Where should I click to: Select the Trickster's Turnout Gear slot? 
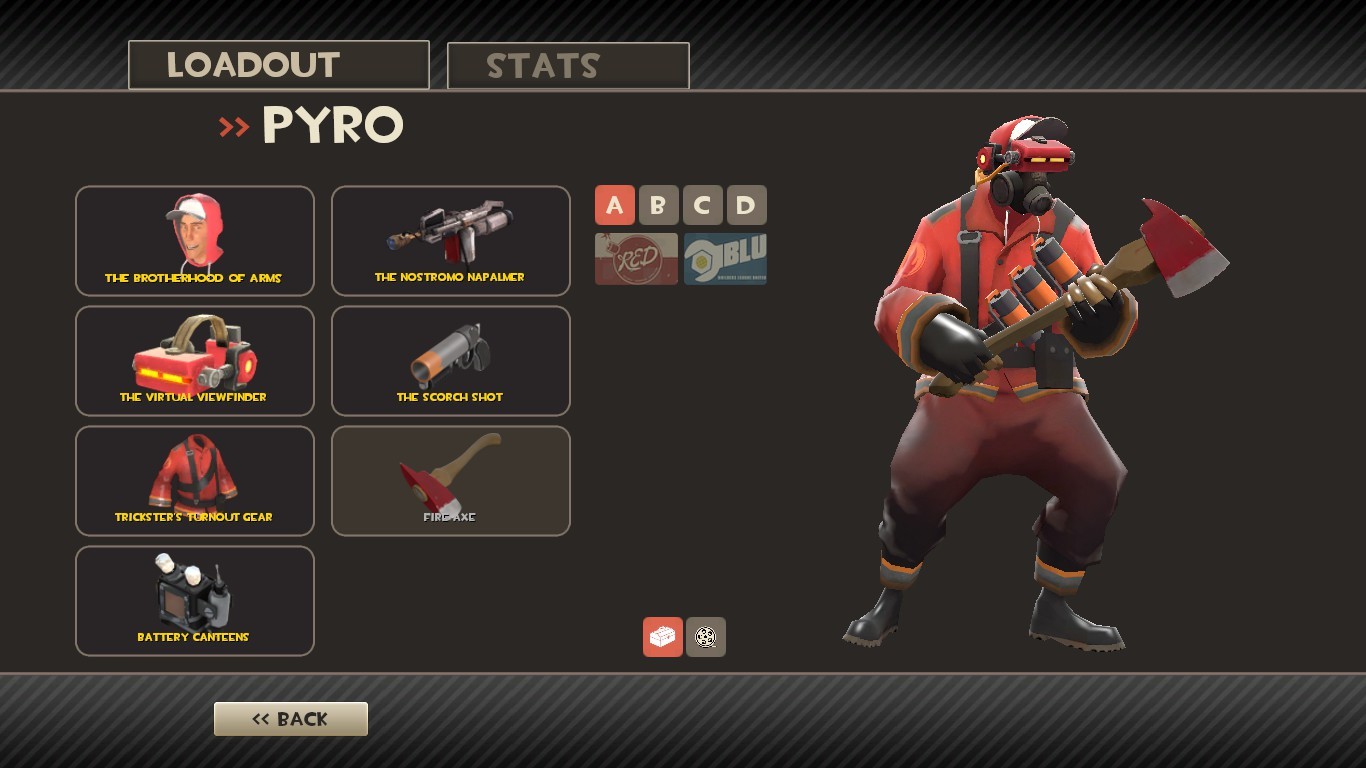tap(194, 480)
